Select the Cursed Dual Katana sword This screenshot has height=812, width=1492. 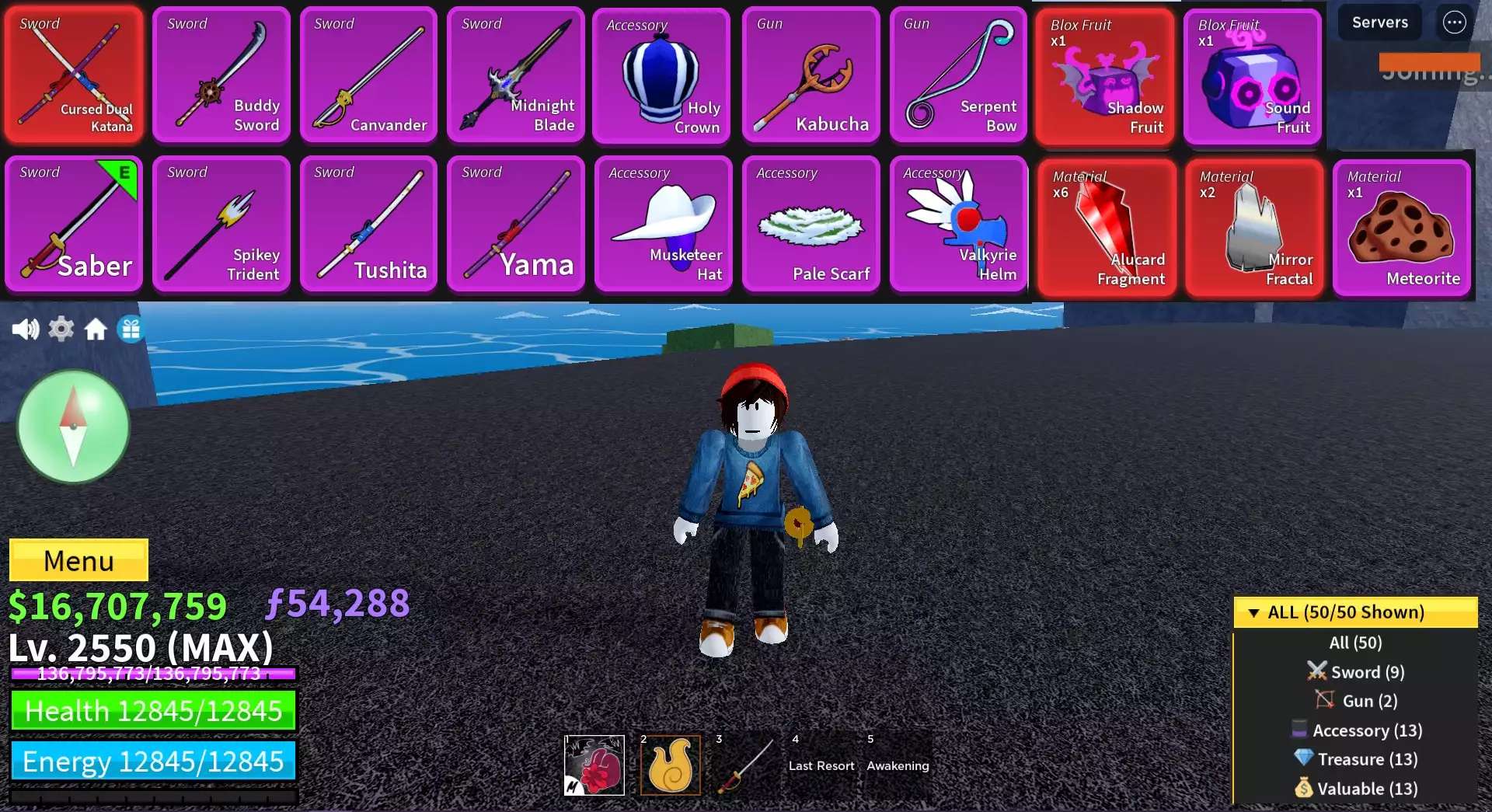[x=74, y=74]
